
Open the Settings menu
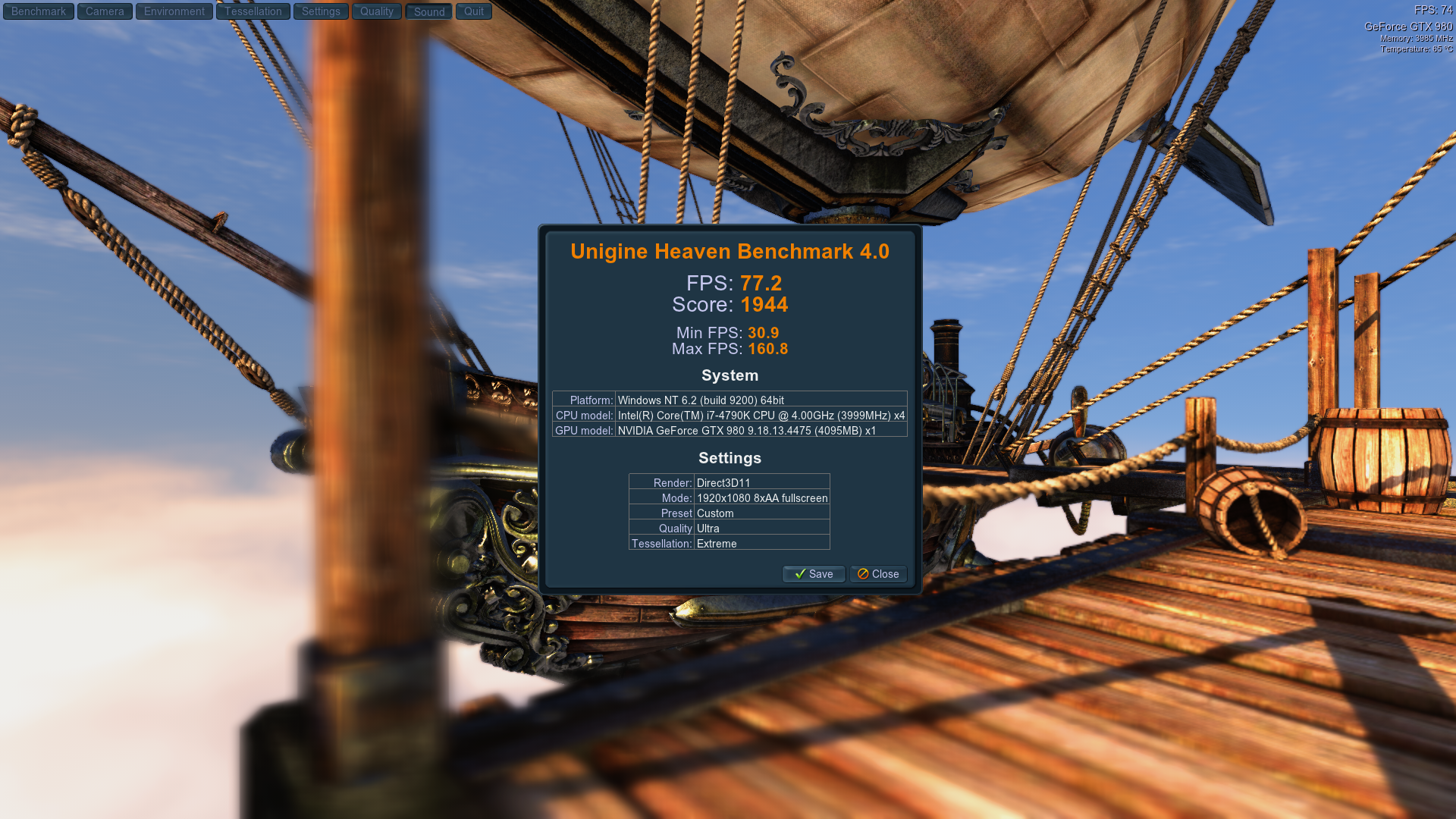[x=321, y=11]
